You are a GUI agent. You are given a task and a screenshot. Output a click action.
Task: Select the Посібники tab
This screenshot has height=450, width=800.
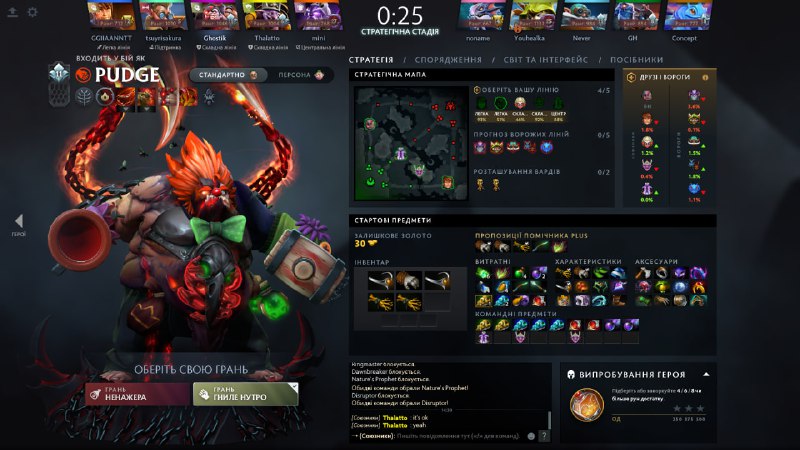coord(636,60)
